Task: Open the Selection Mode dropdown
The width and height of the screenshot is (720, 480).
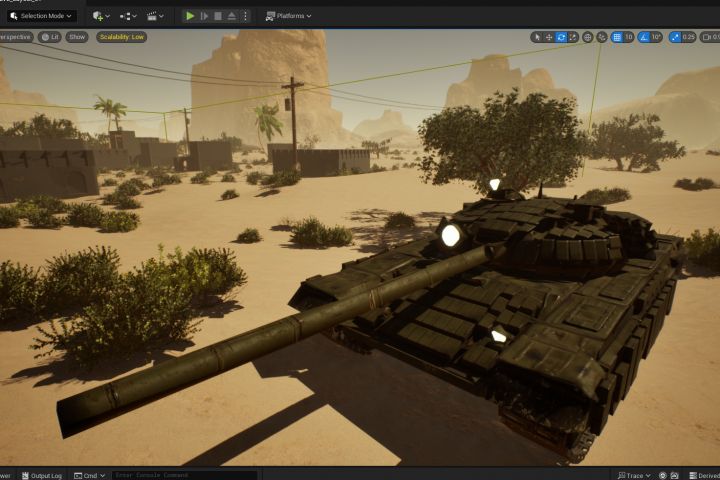Action: click(x=40, y=16)
